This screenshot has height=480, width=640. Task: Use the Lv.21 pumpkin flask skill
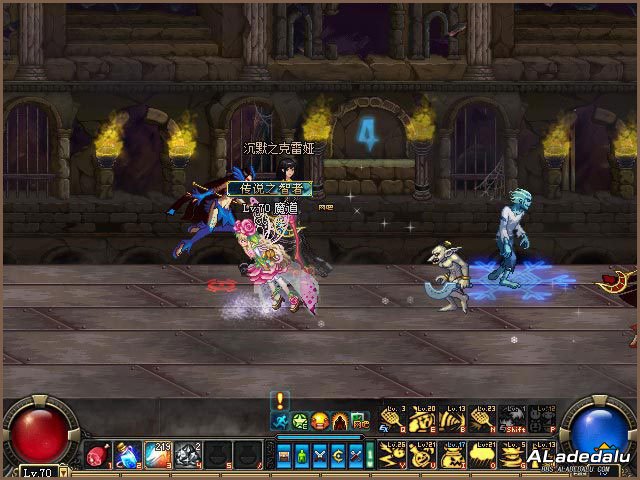coord(424,455)
